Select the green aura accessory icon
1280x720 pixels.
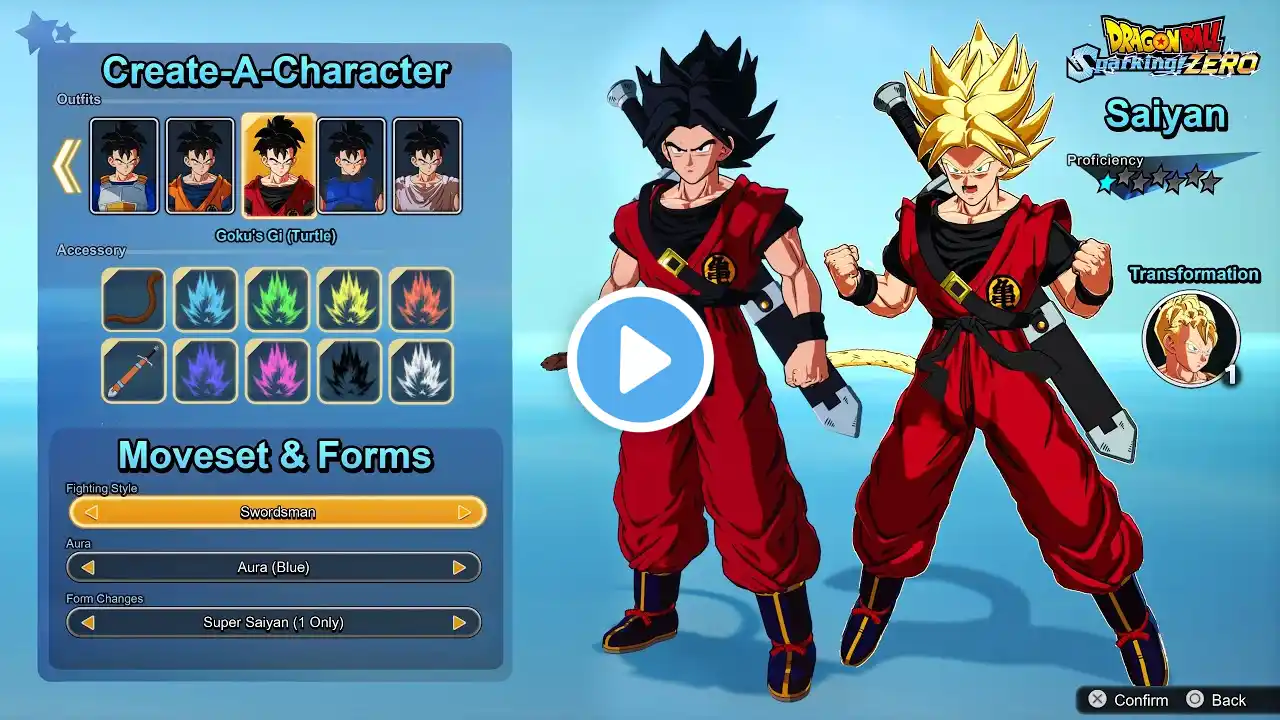coord(277,299)
